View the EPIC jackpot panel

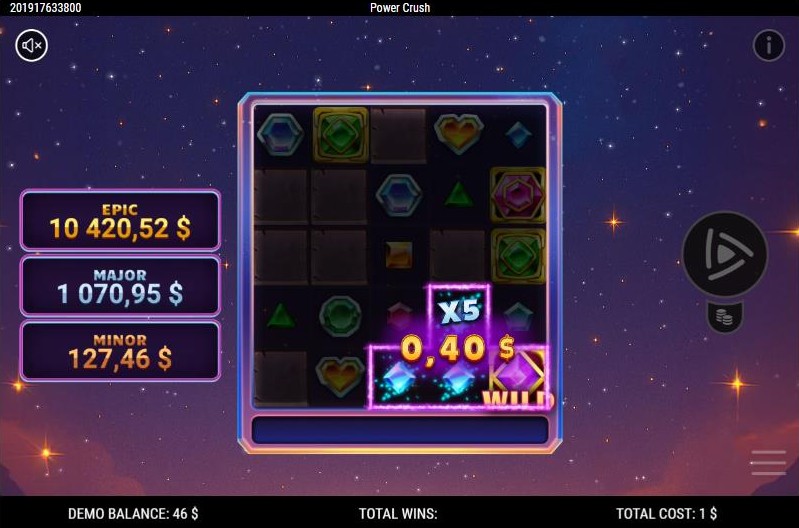click(120, 220)
